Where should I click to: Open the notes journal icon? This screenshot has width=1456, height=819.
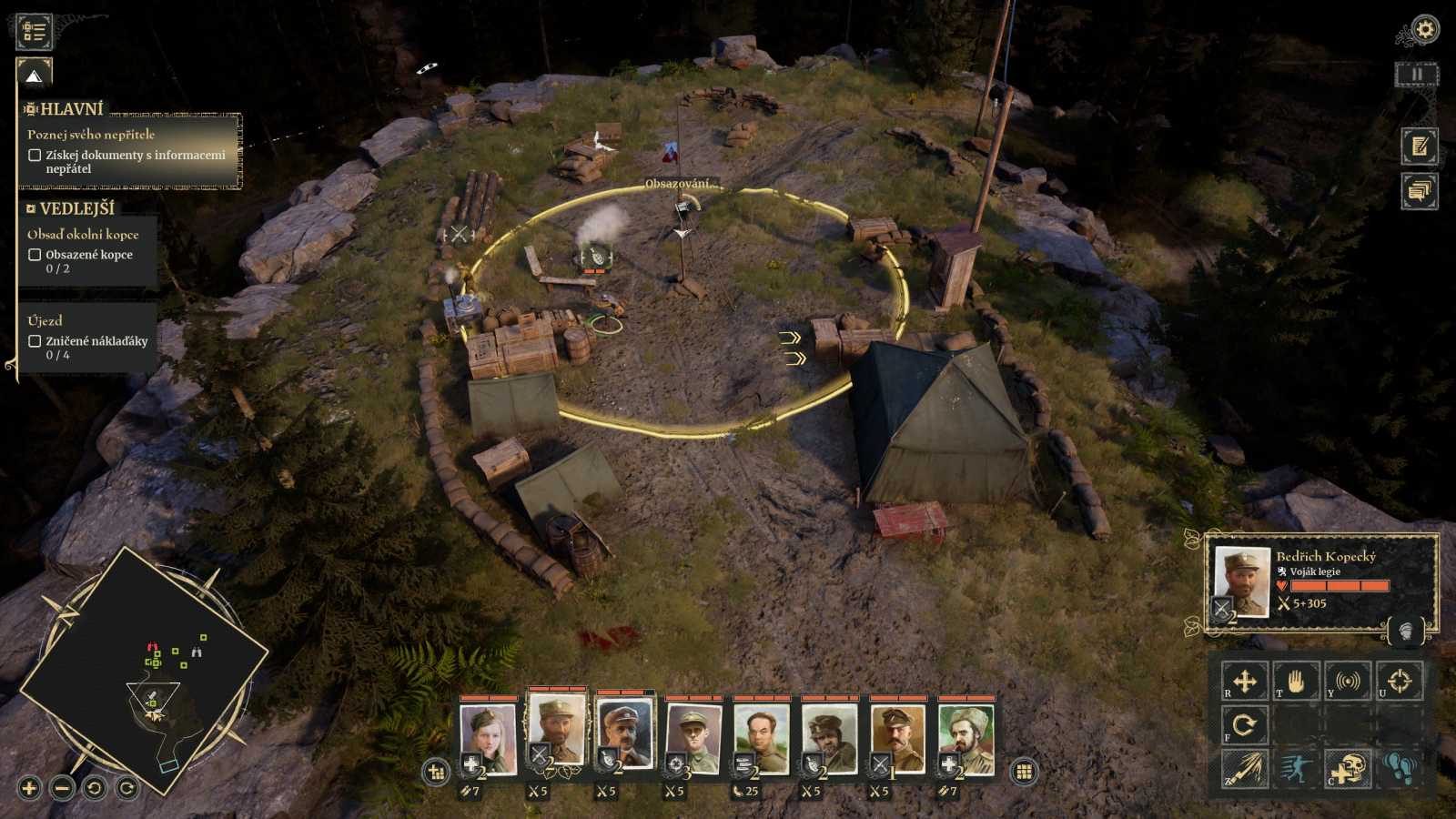pos(1419,147)
